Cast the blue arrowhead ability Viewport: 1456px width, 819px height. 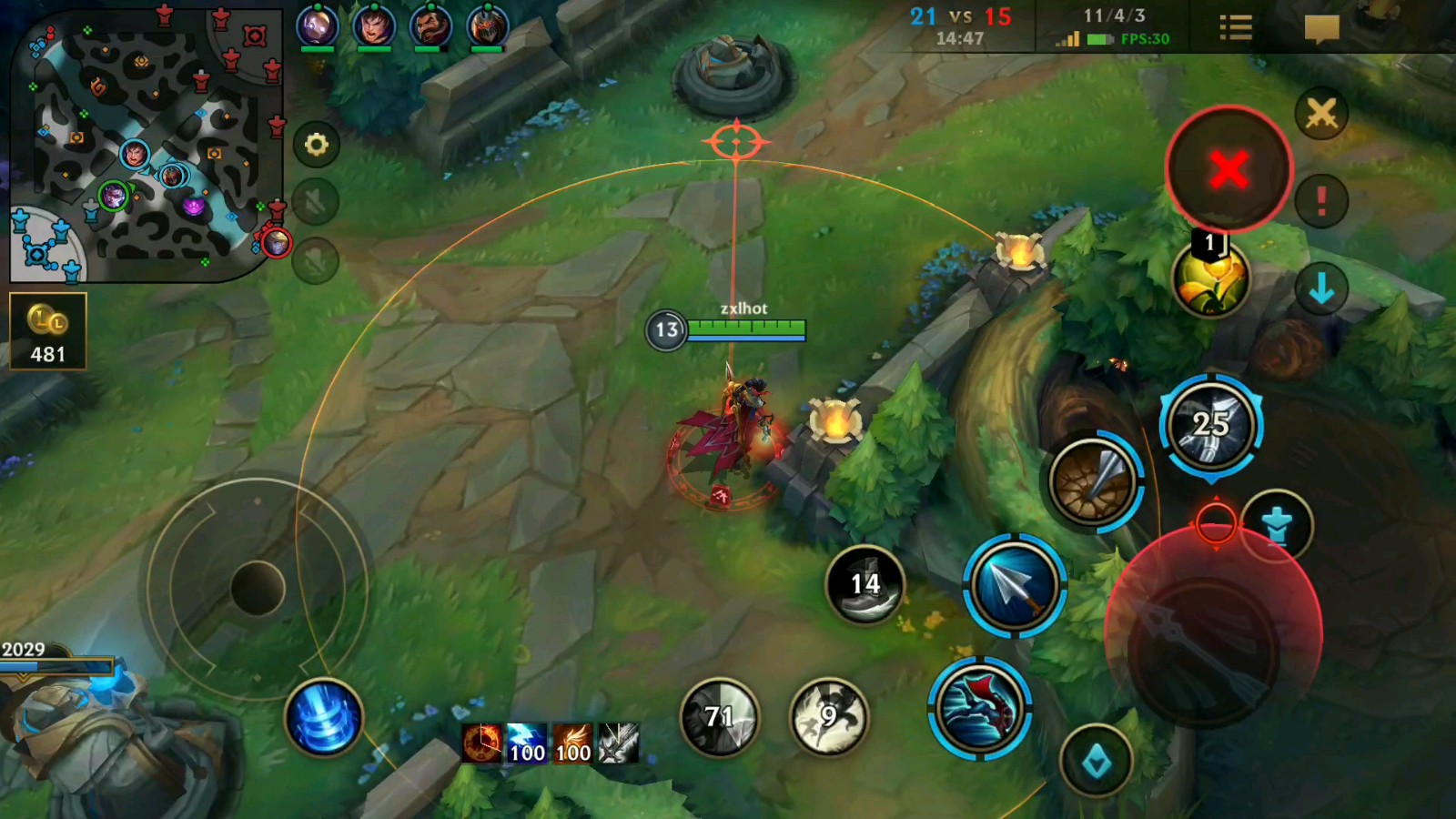(1014, 586)
